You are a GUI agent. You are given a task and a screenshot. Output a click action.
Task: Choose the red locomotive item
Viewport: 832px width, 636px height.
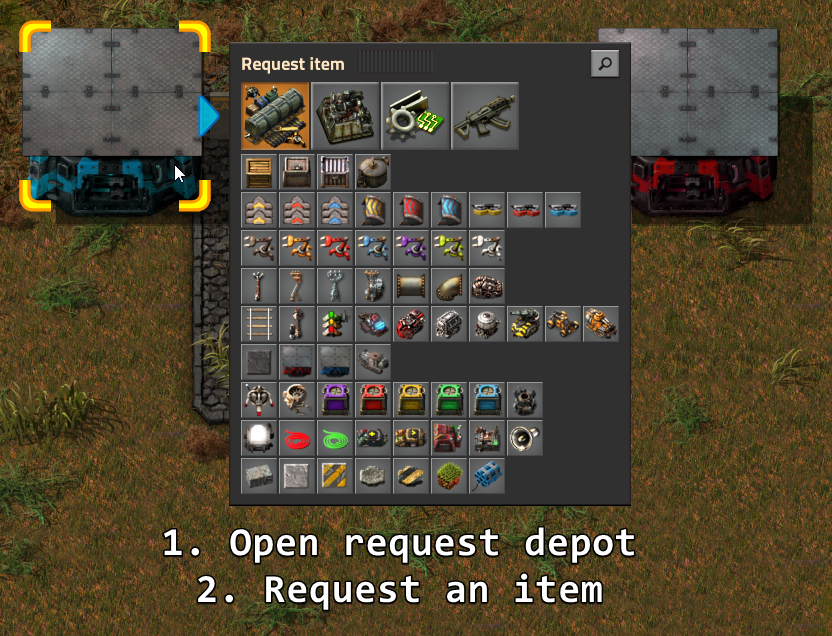411,324
